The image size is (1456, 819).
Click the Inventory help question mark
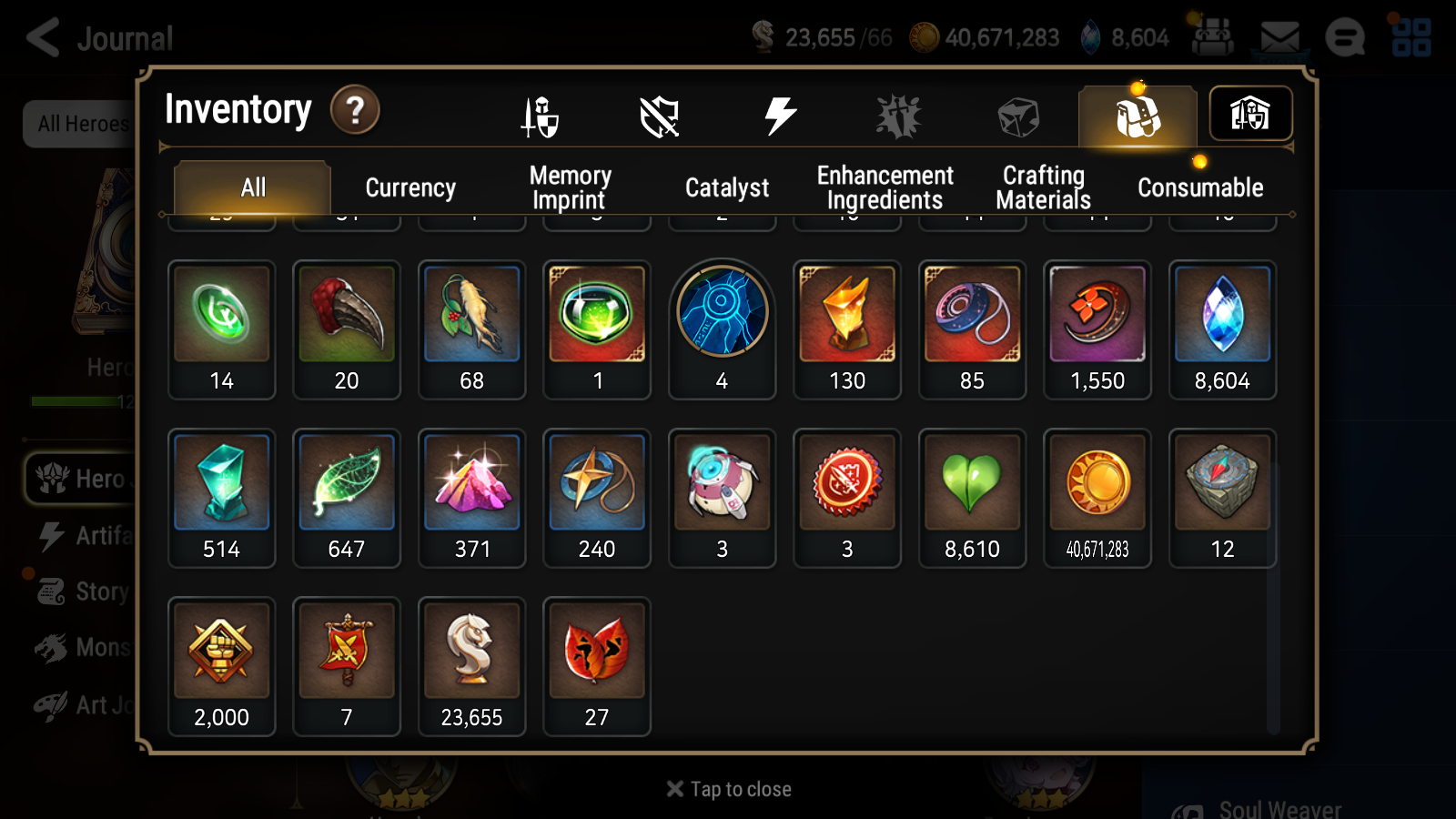click(355, 111)
